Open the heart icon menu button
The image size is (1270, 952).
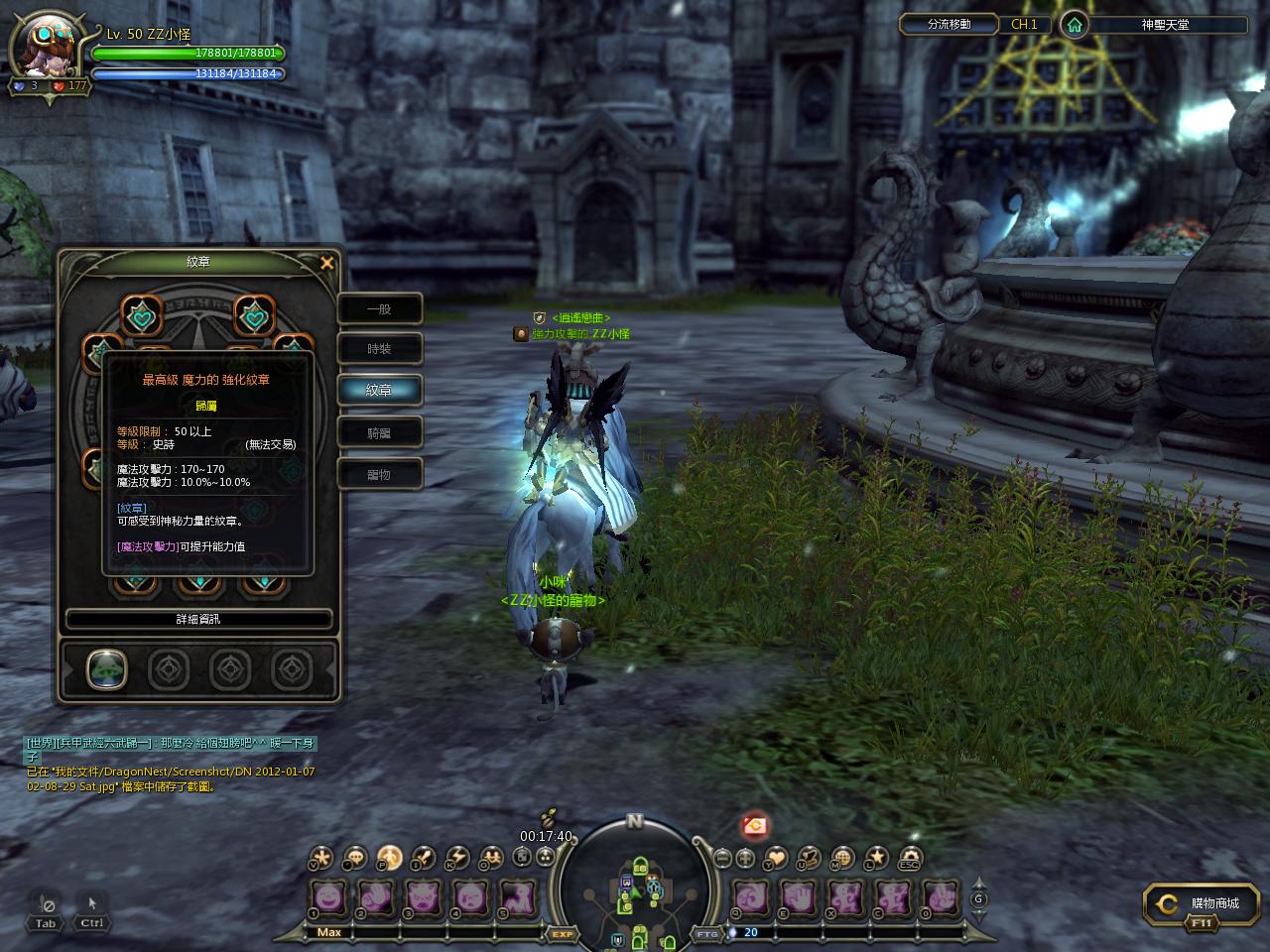pos(777,858)
